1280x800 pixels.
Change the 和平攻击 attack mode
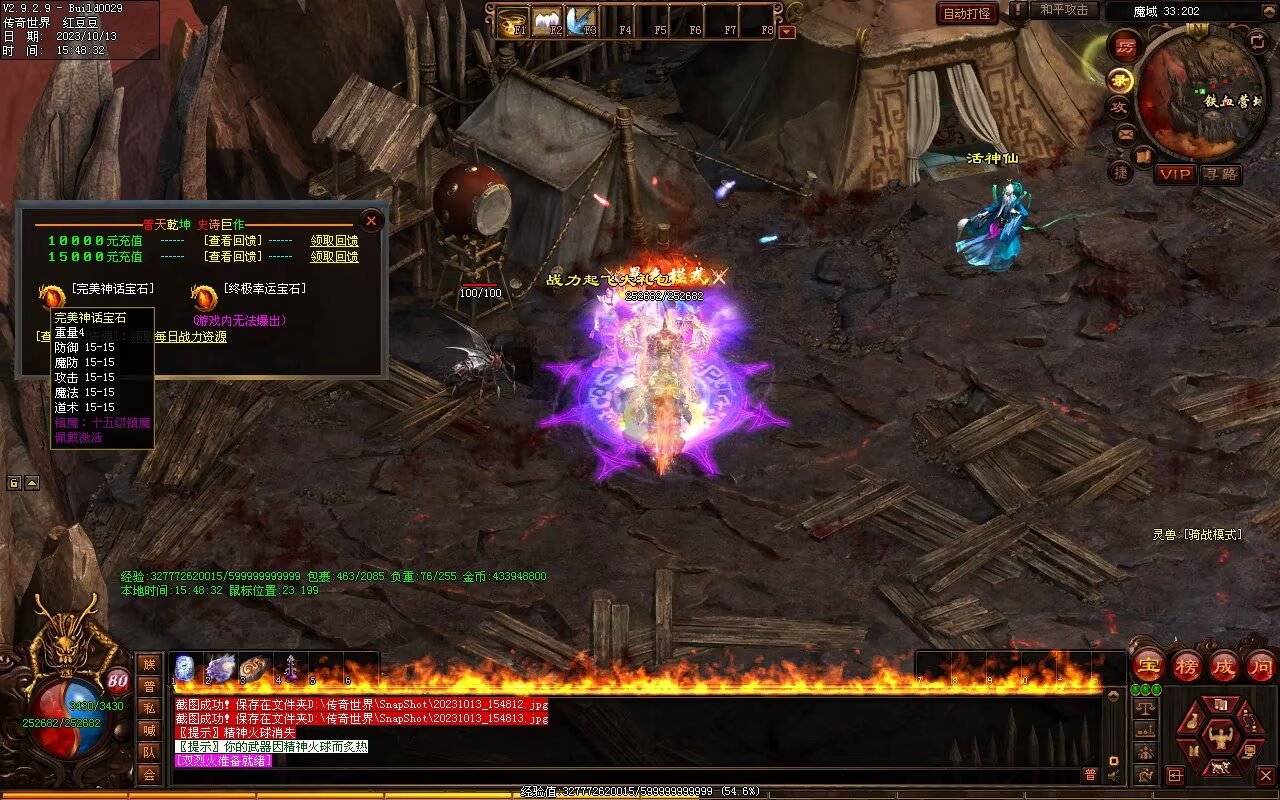coord(1063,10)
